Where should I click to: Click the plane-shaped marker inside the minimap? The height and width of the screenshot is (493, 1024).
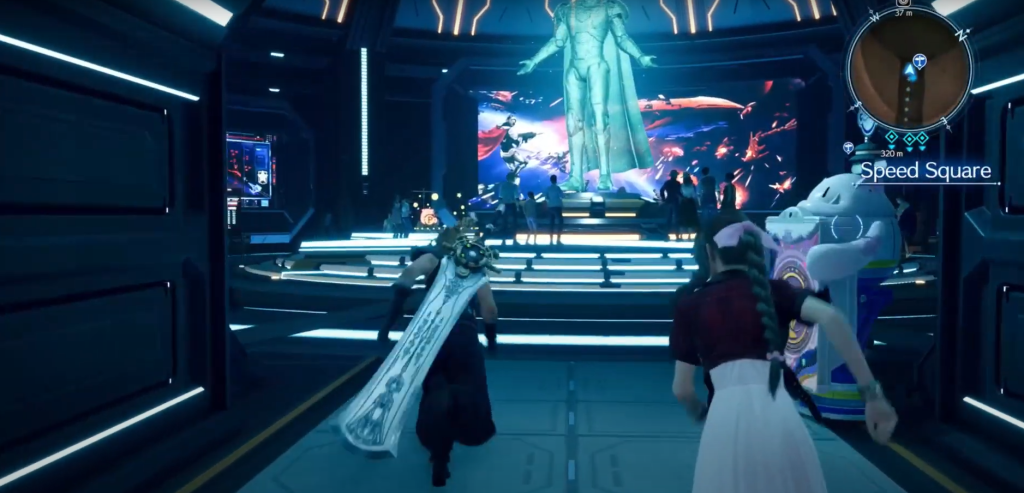(918, 61)
